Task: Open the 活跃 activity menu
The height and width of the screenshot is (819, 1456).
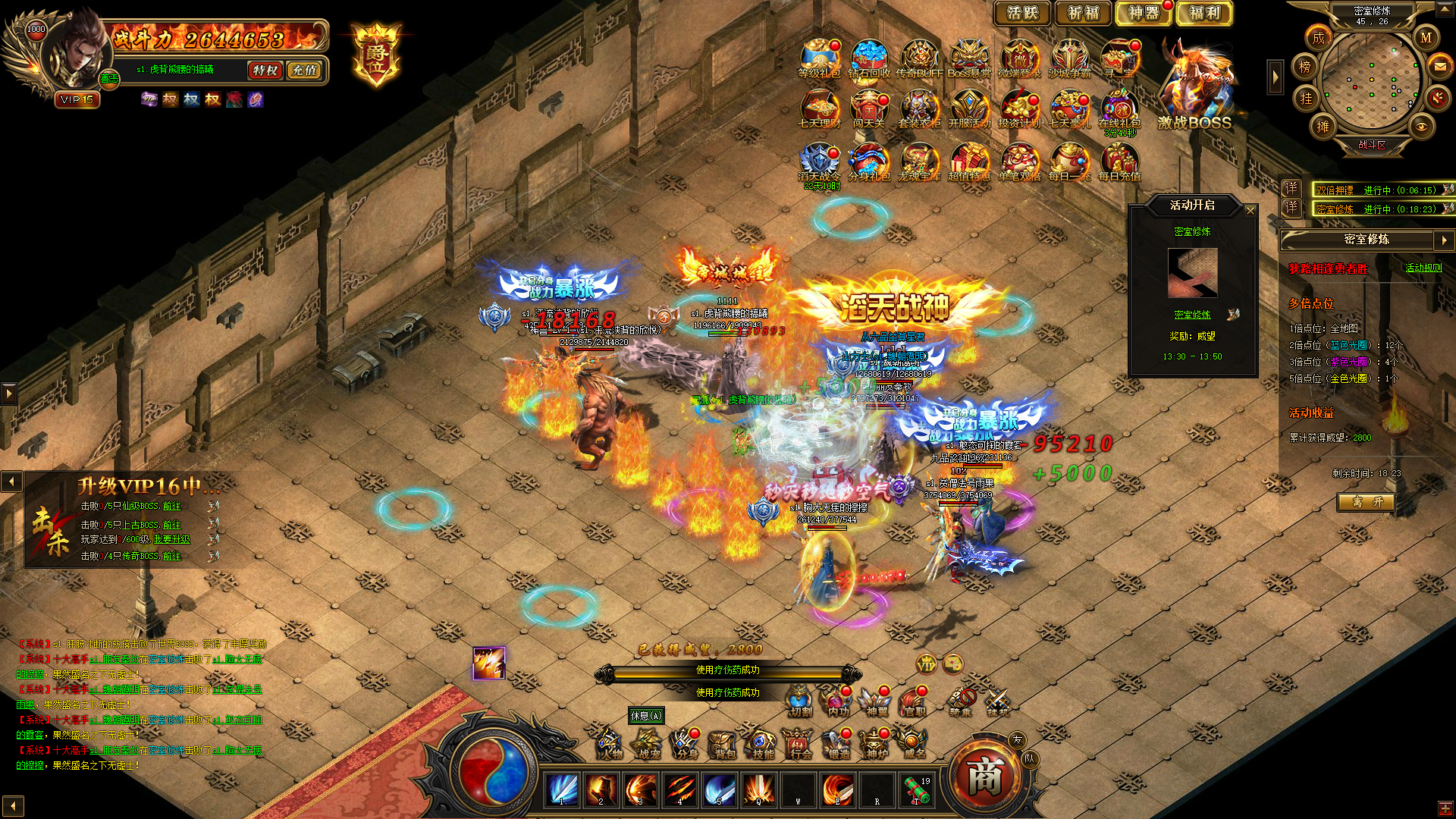Action: (x=1021, y=13)
